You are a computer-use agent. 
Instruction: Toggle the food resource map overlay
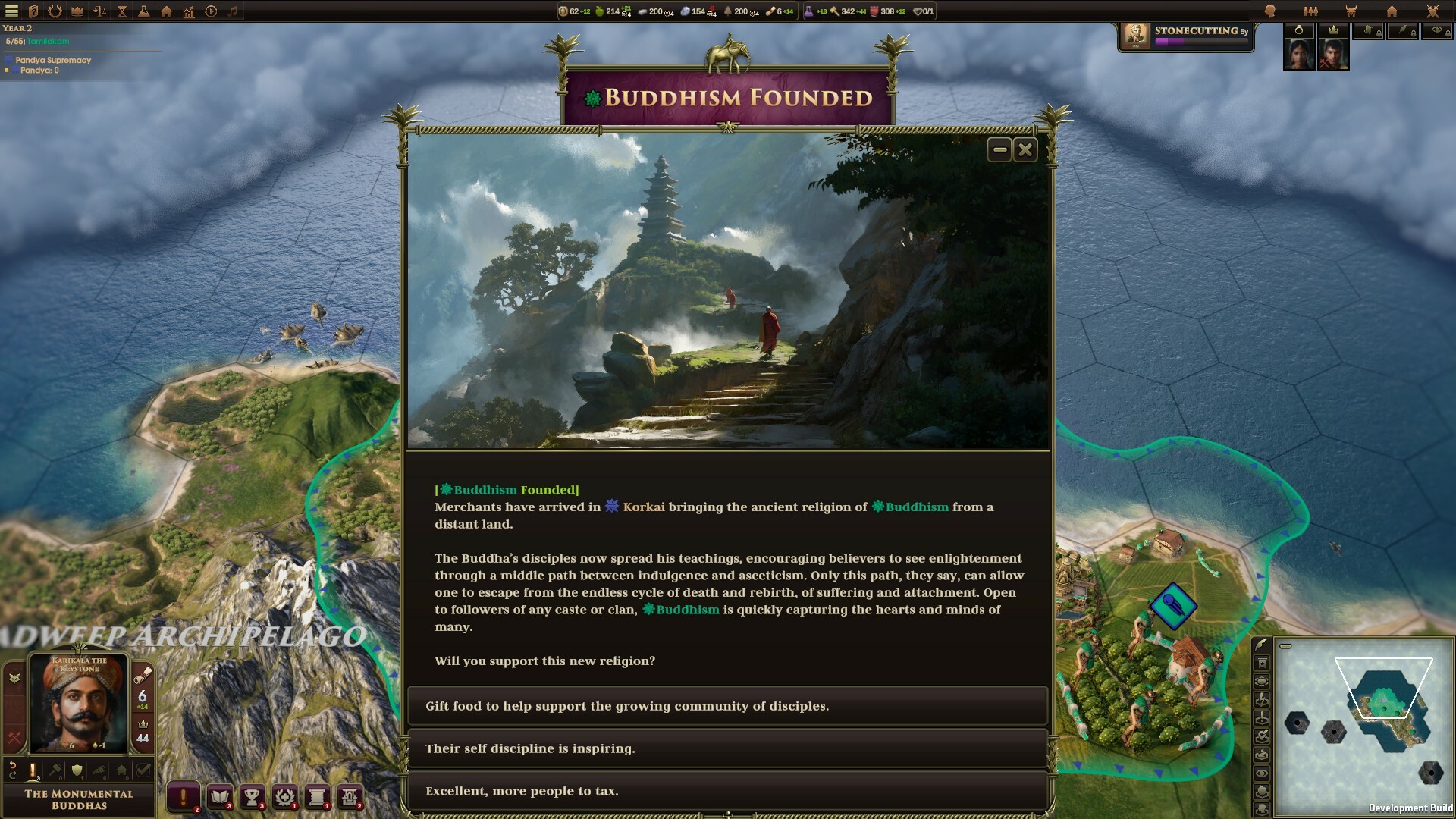point(1262,791)
